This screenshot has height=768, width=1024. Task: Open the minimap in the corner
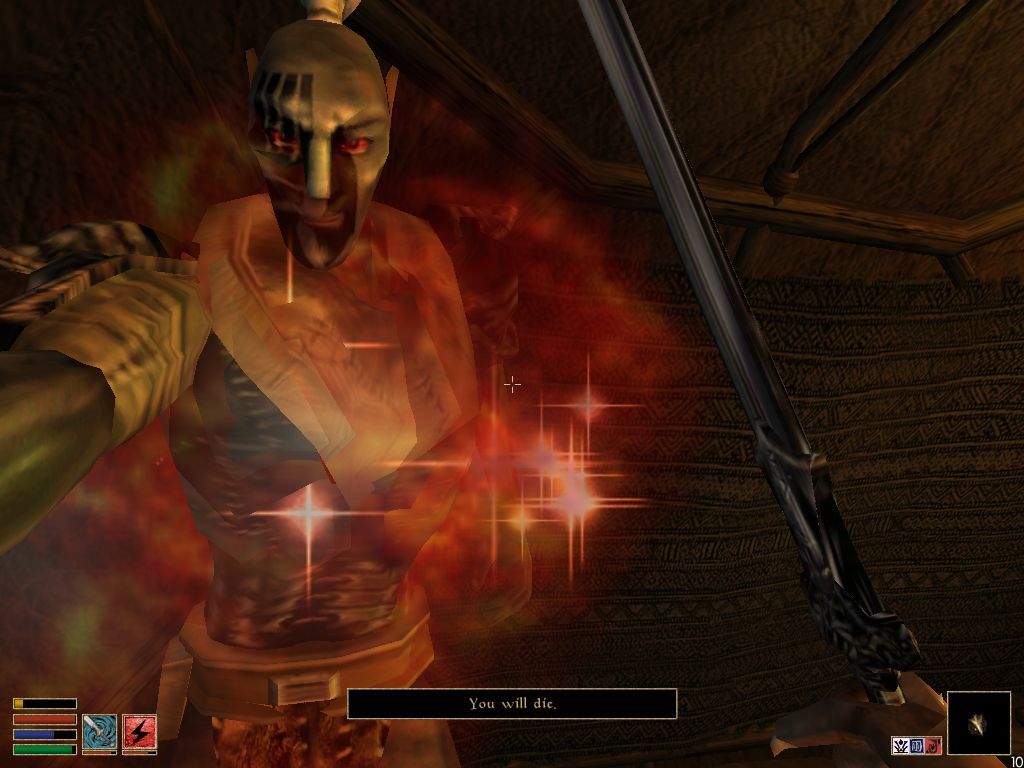pyautogui.click(x=978, y=723)
